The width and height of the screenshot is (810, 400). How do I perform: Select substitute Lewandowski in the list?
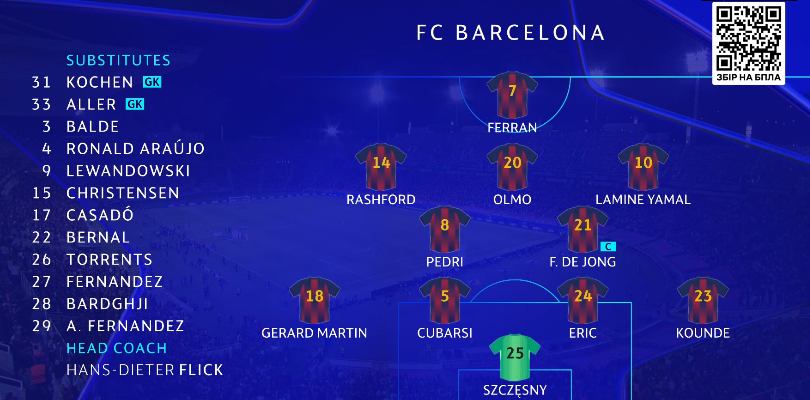(x=127, y=171)
